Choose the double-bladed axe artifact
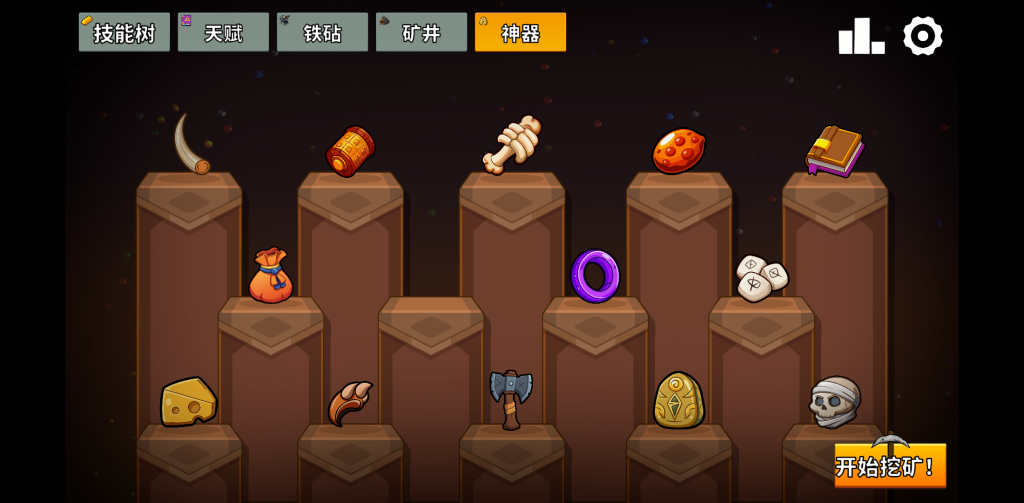 tap(510, 398)
